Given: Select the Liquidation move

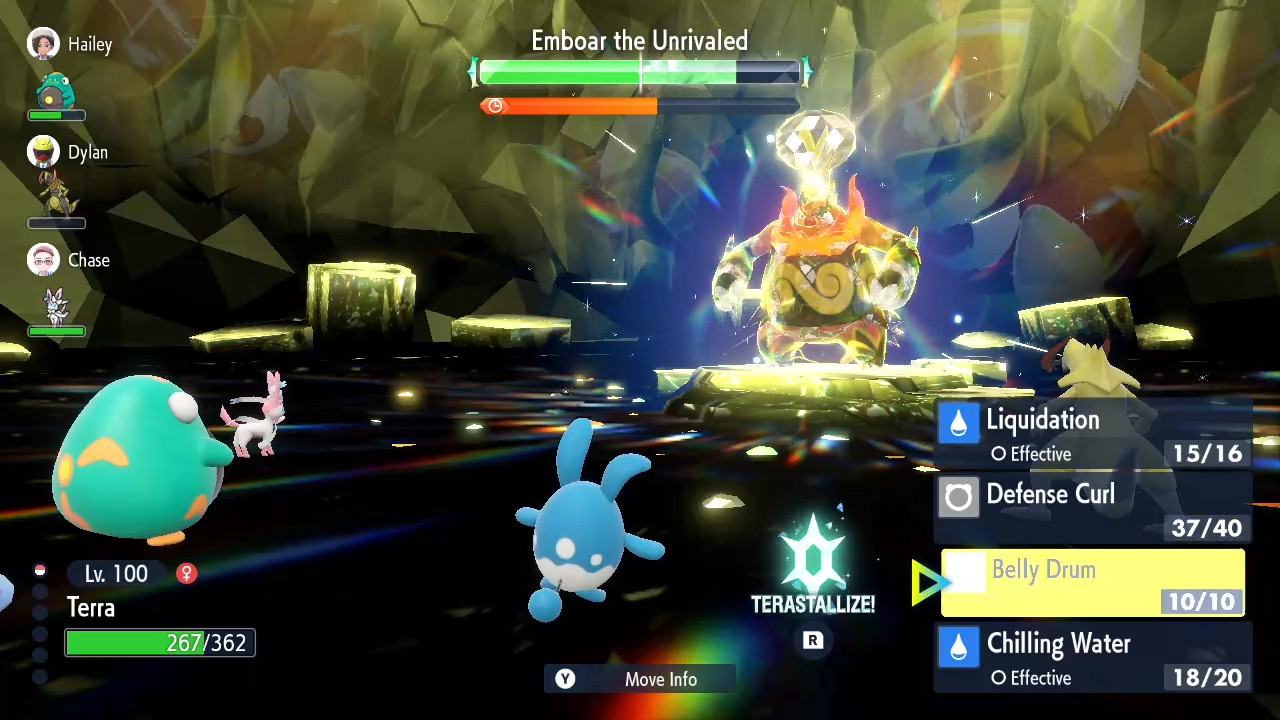Looking at the screenshot, I should (x=1092, y=435).
